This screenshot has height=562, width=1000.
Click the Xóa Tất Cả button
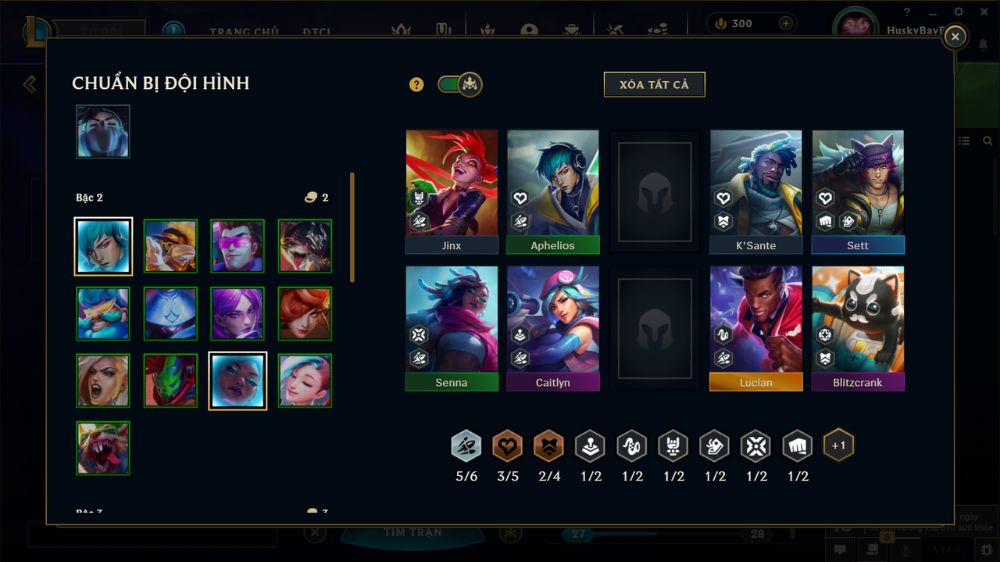[x=654, y=85]
